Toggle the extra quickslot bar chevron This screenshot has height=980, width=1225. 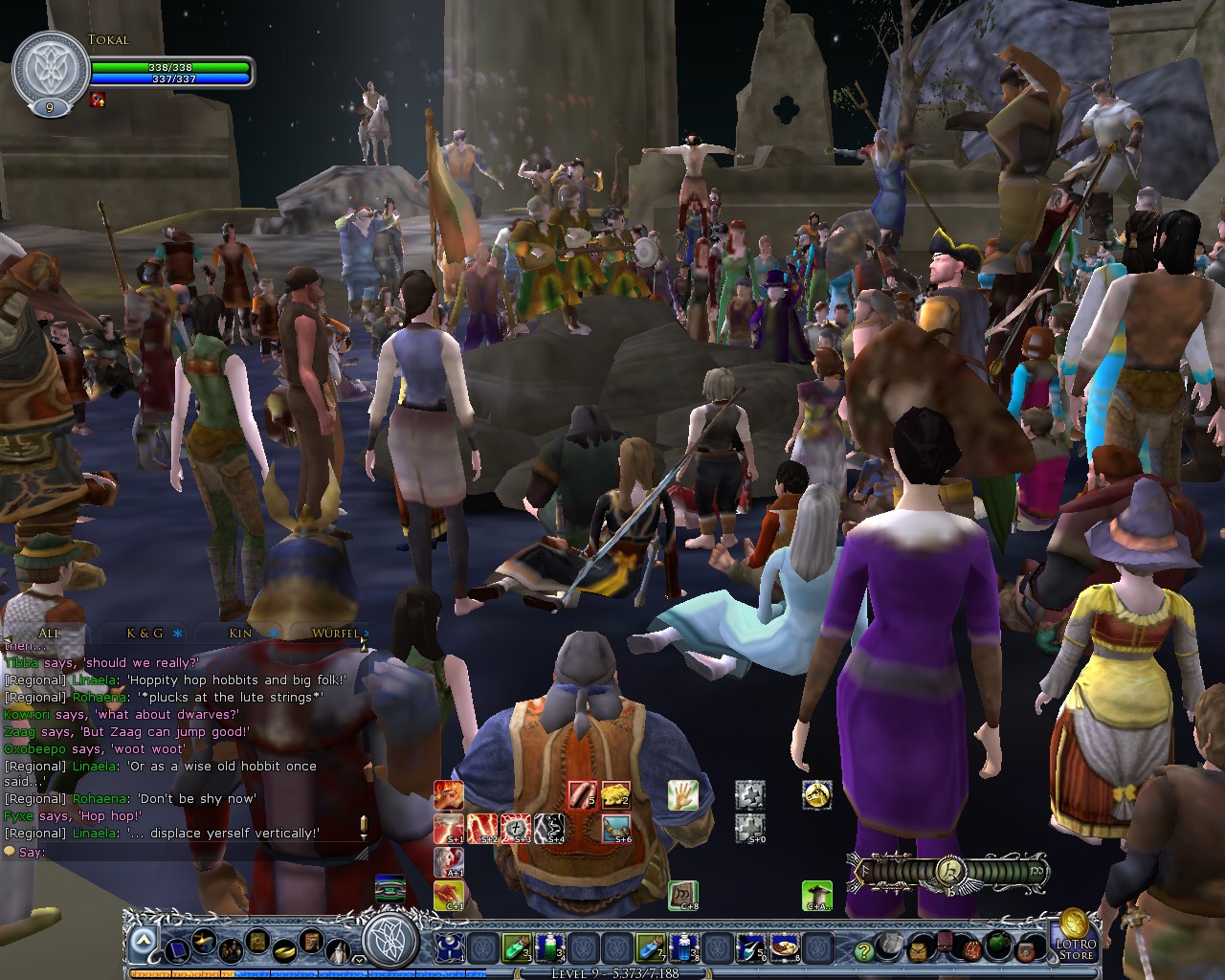point(358,960)
